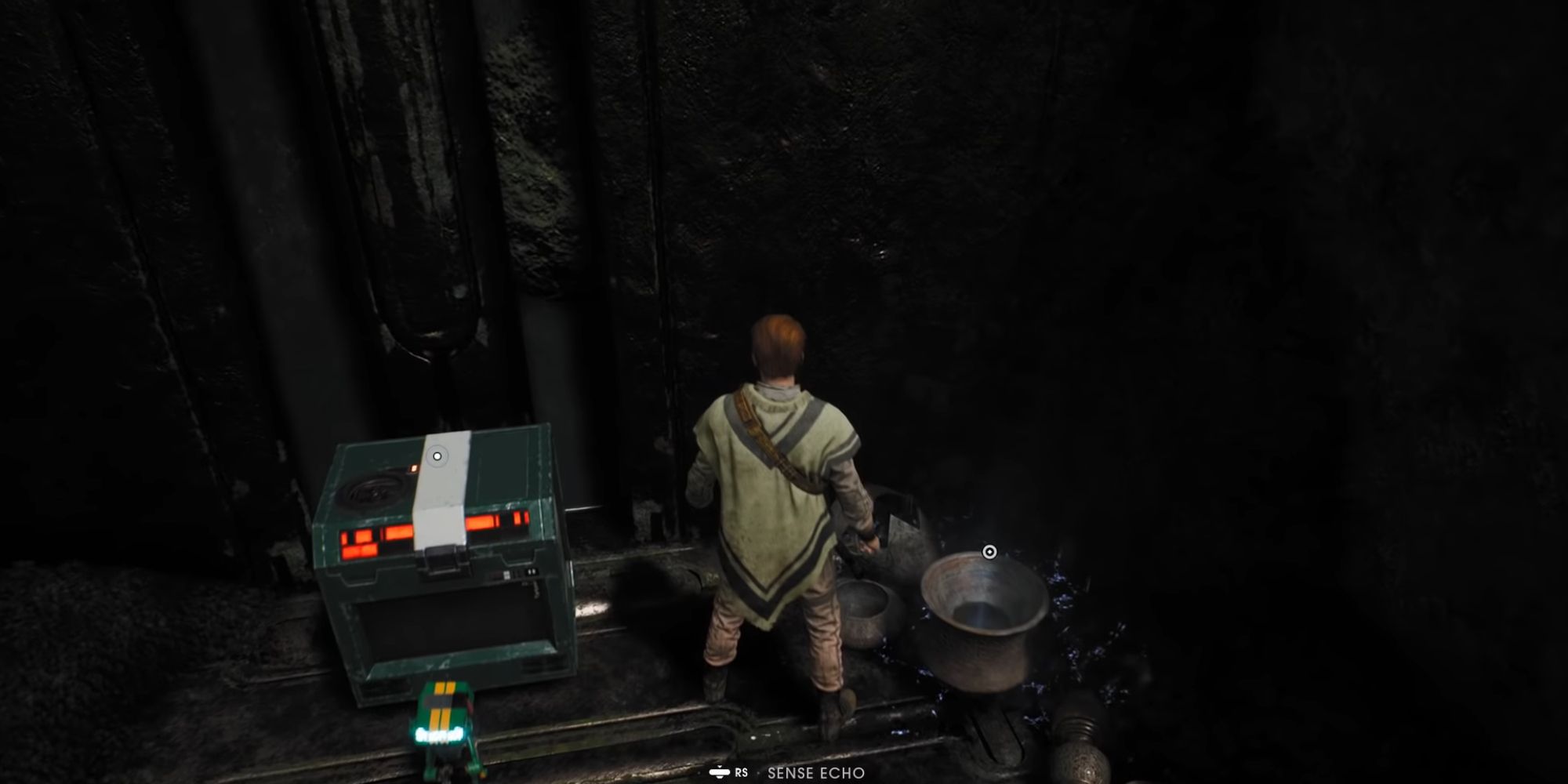Click the SENSE ECHO label text
Viewport: 1568px width, 784px height.
tap(816, 772)
